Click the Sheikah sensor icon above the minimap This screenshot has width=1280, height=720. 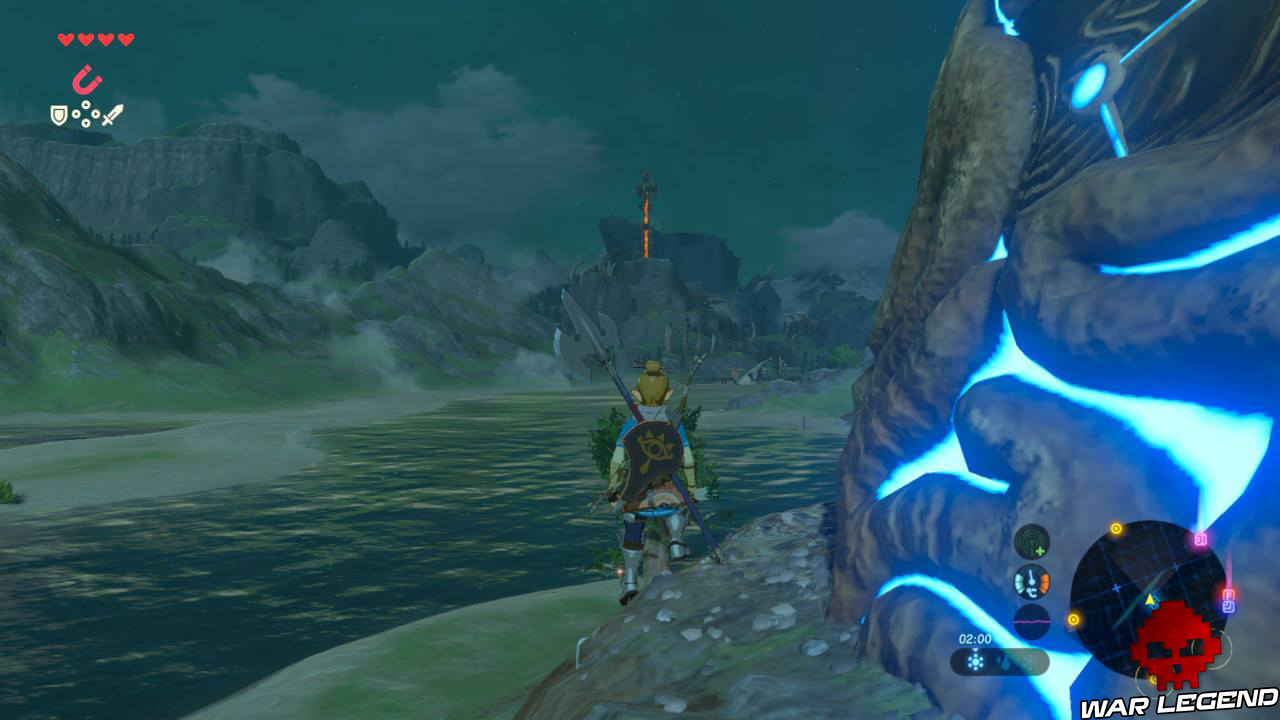1030,541
